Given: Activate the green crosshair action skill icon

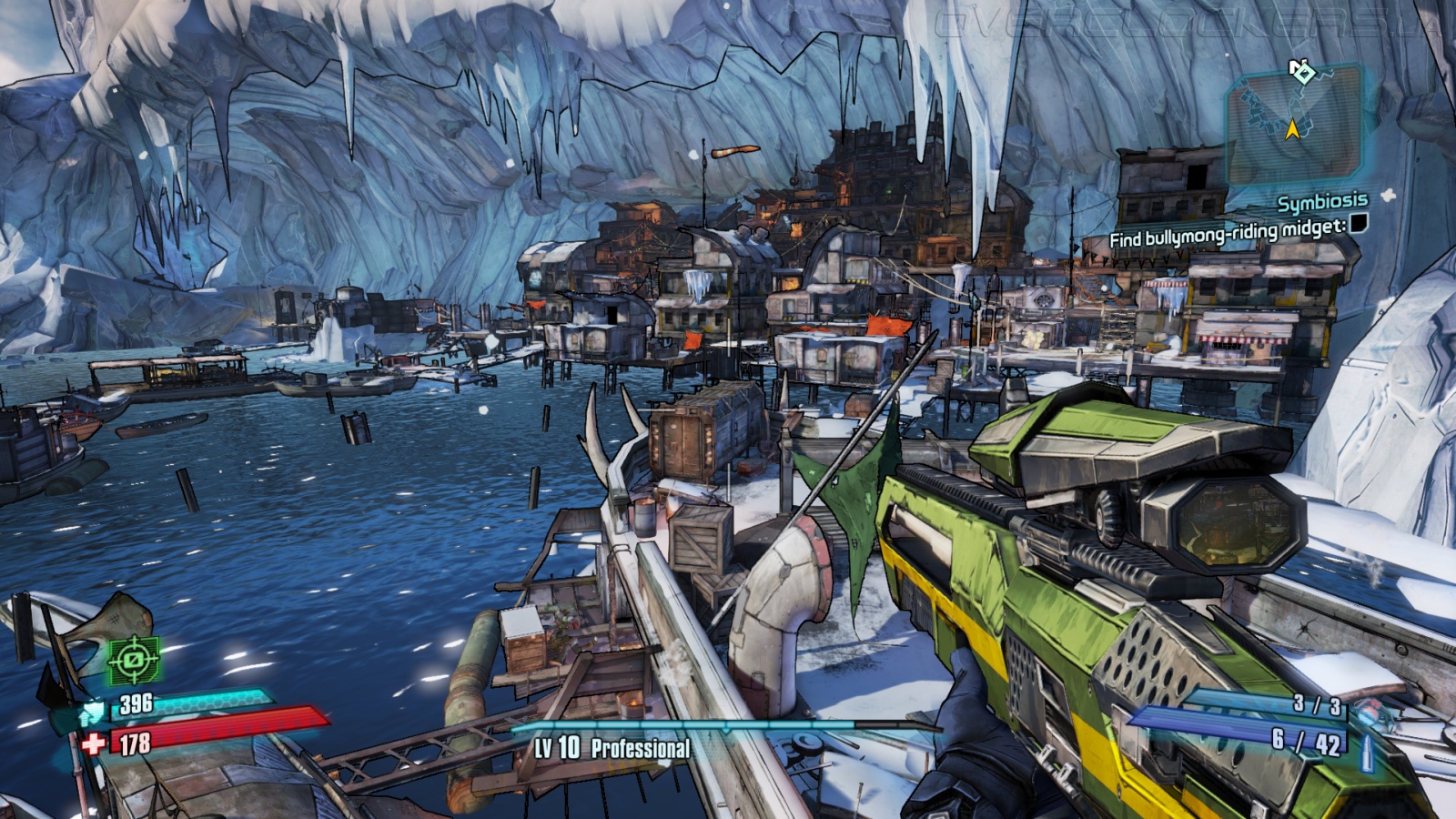Looking at the screenshot, I should pos(134,659).
